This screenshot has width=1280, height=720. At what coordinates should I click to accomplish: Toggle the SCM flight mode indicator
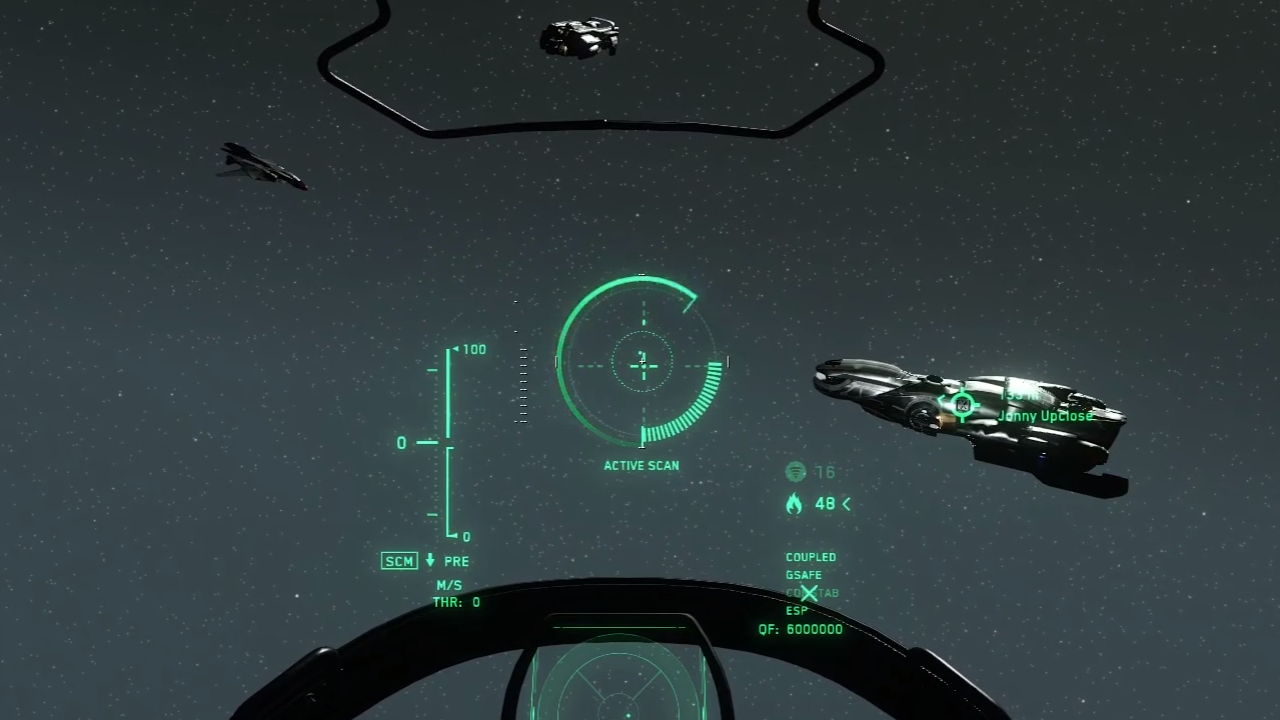[399, 561]
